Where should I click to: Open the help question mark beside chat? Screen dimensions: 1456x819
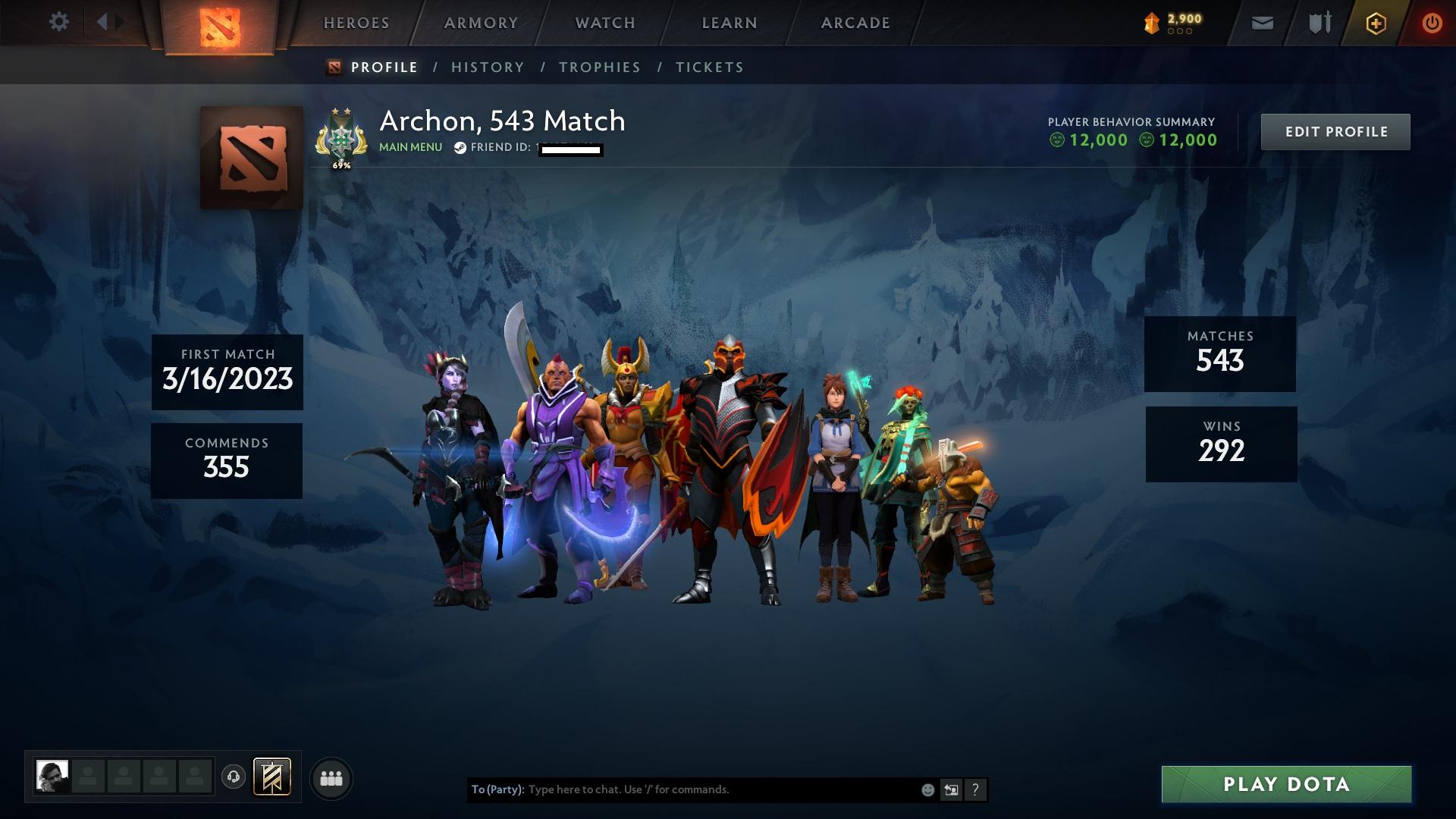pyautogui.click(x=975, y=789)
